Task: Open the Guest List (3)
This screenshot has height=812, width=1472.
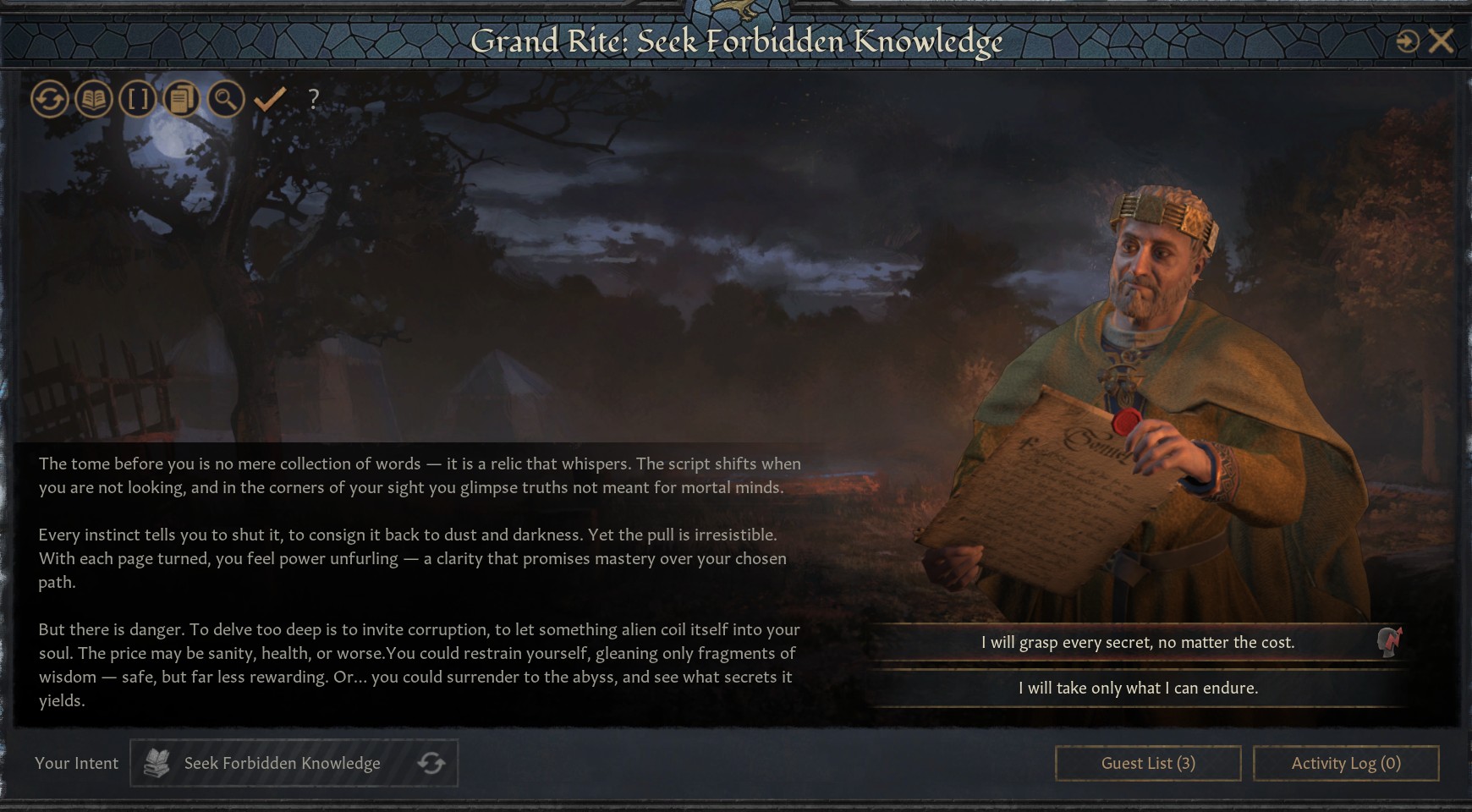Action: click(1147, 763)
